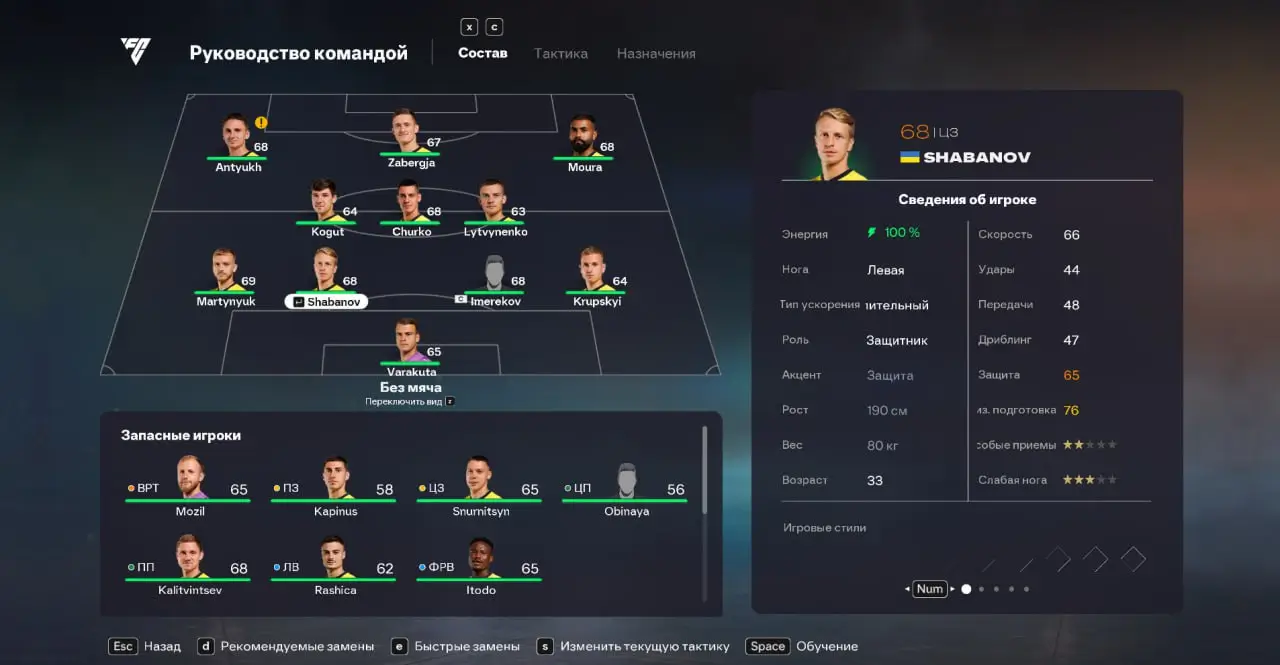
Task: Pick left back Martynyuk
Action: [226, 275]
